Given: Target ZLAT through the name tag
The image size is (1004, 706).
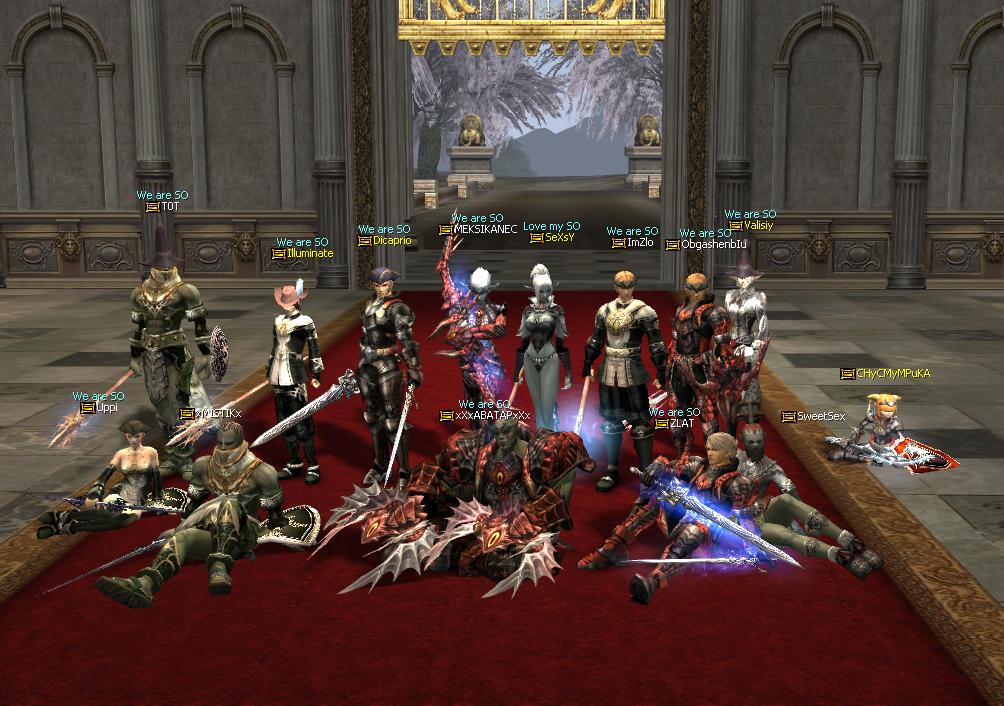Looking at the screenshot, I should [681, 424].
